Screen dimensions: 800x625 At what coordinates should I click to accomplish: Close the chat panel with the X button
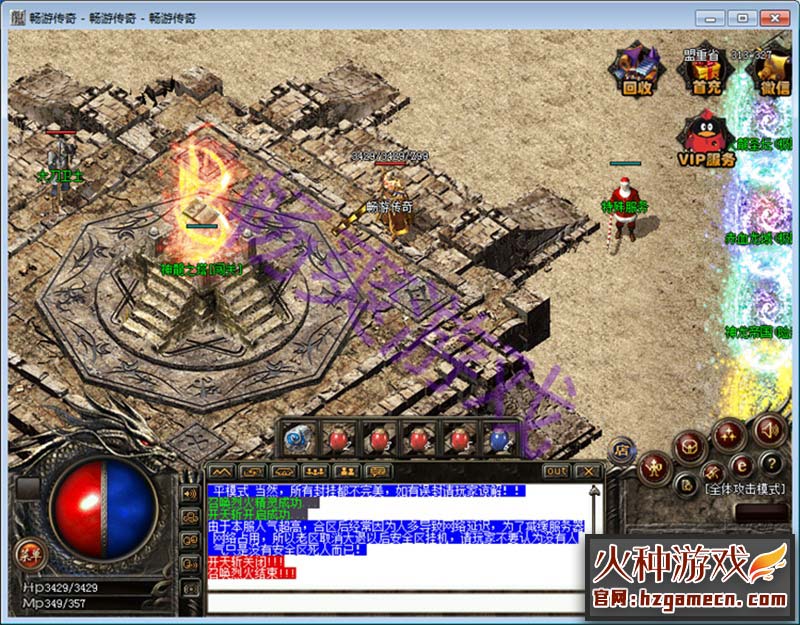(x=589, y=470)
